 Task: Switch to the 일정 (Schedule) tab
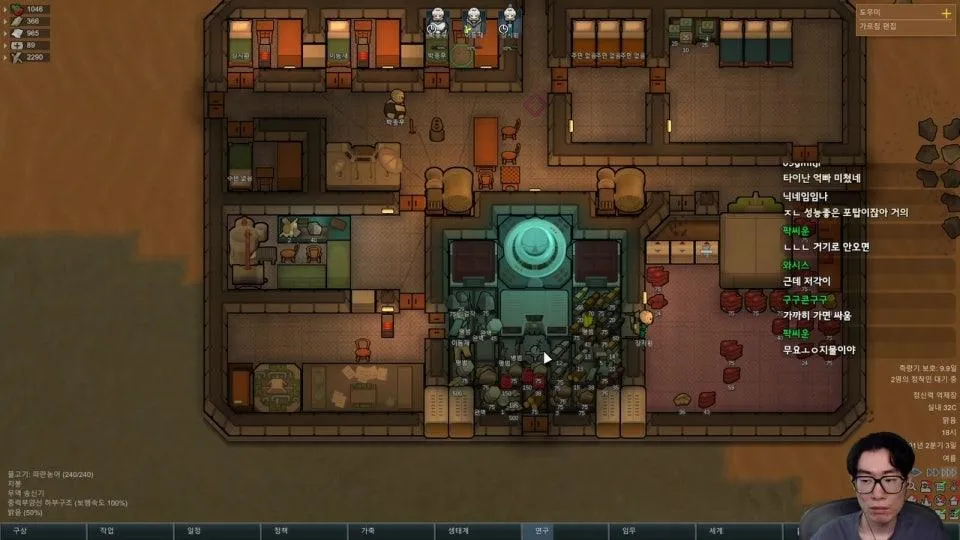tap(194, 531)
